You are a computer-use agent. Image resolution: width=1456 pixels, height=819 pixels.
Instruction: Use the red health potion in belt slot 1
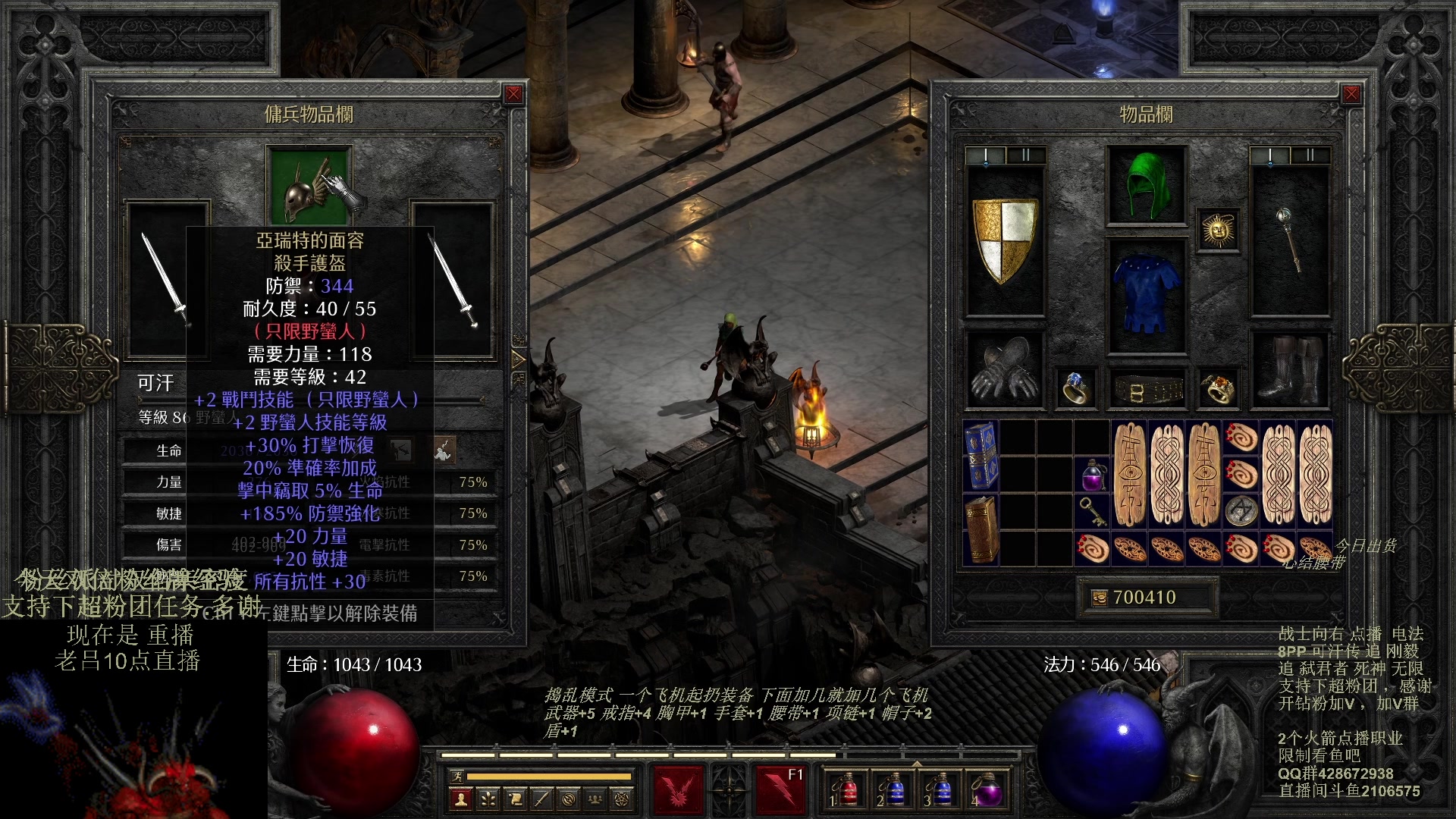847,790
